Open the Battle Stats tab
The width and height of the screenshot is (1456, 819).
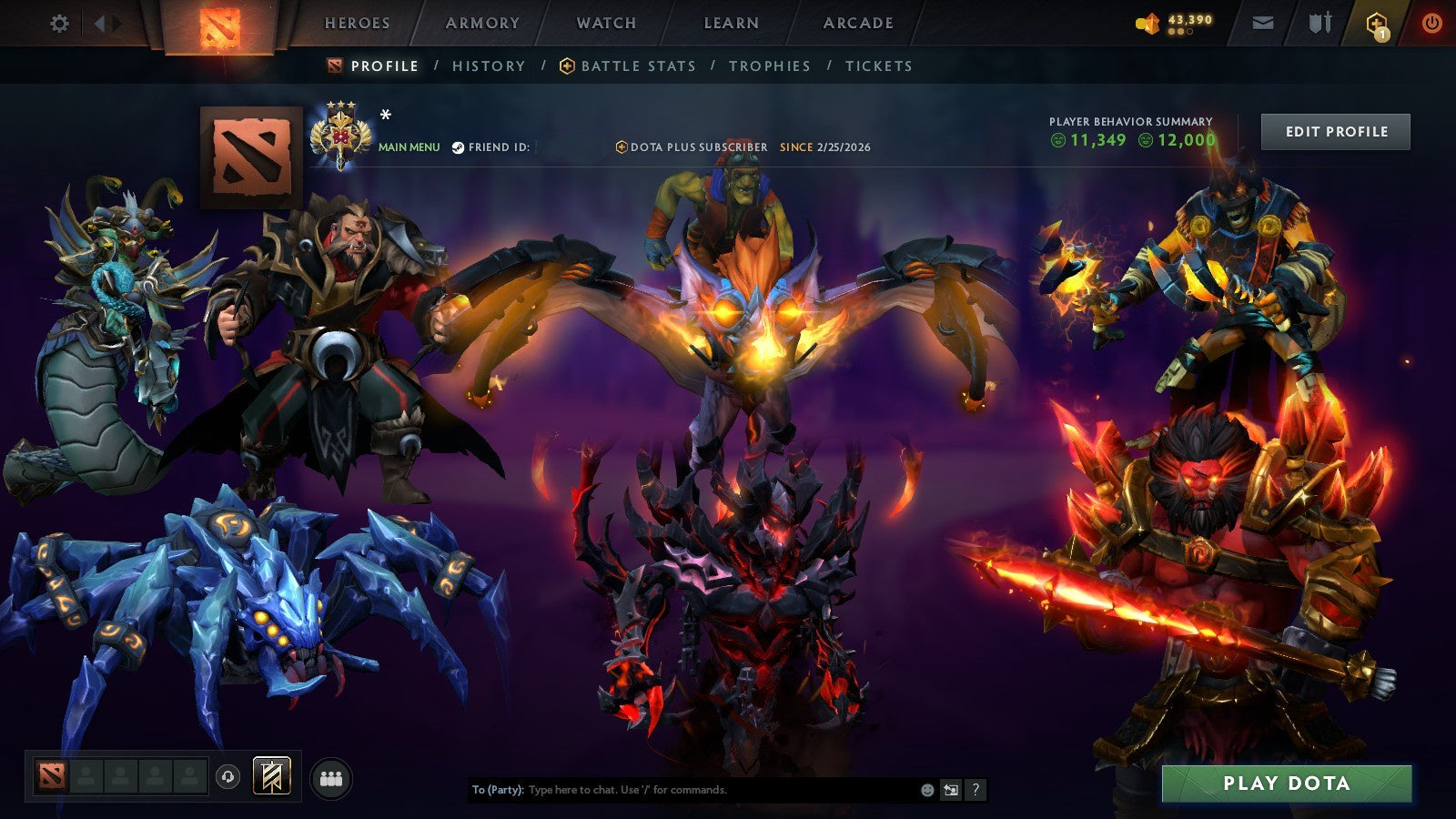tap(635, 66)
